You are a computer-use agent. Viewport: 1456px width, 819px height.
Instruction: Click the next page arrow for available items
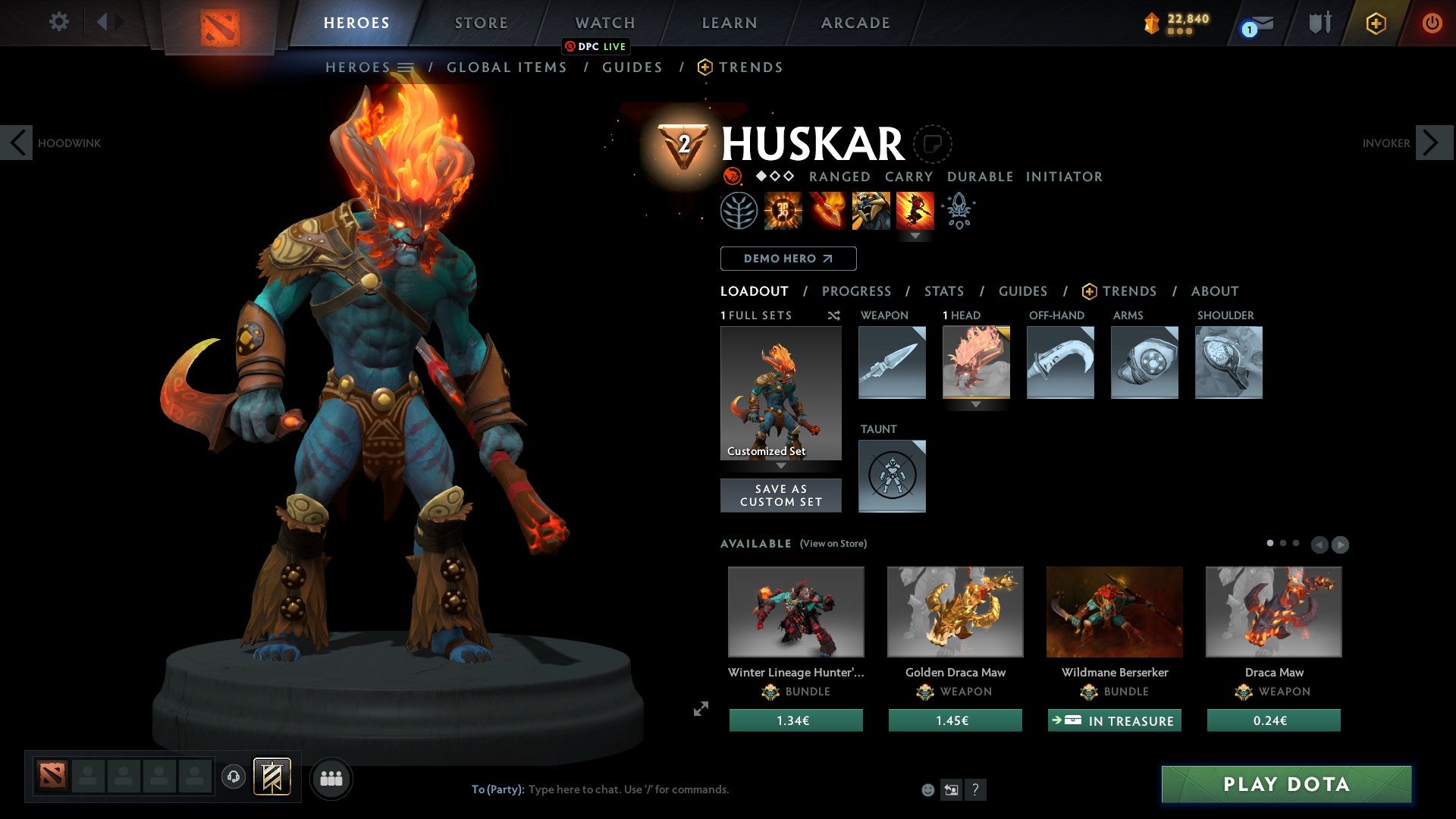[x=1341, y=544]
